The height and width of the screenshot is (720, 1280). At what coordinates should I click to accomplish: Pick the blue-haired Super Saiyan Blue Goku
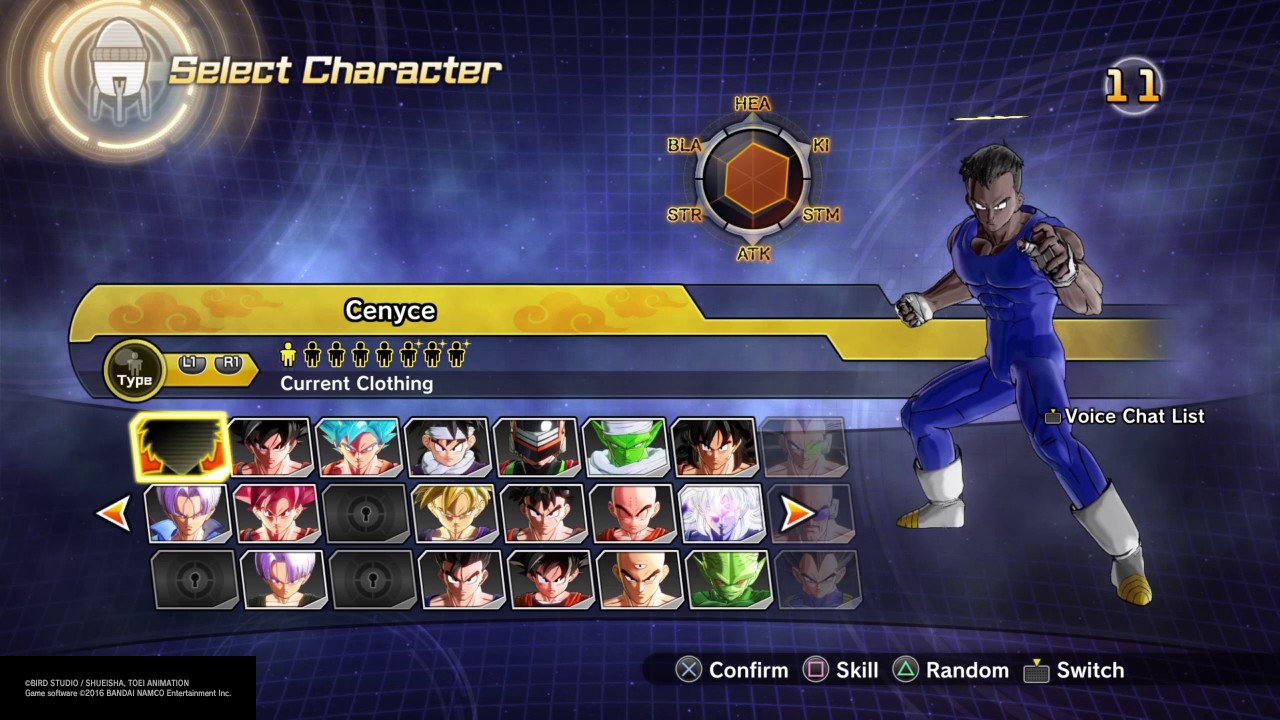click(x=358, y=447)
